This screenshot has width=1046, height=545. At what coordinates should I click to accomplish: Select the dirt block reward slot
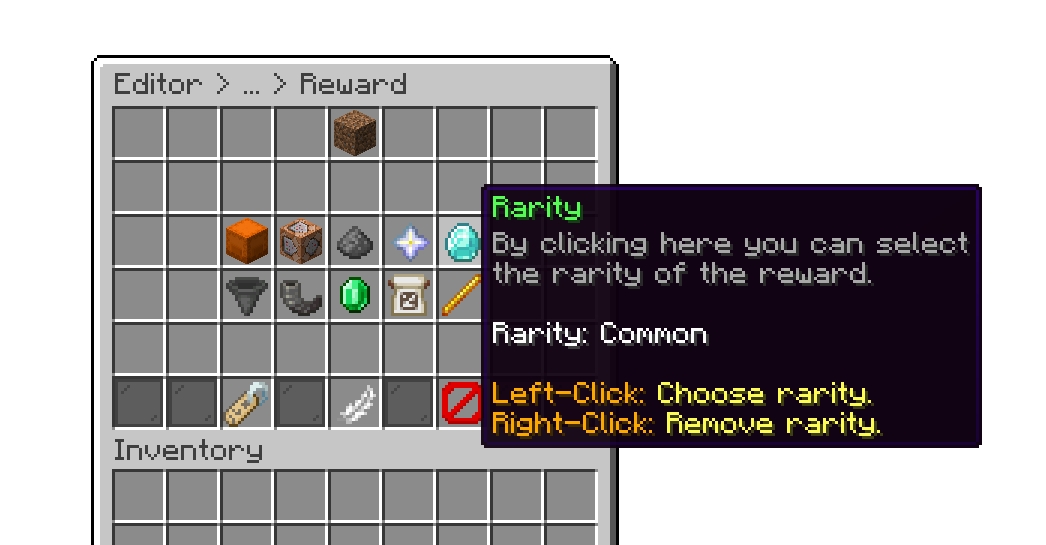coord(354,133)
